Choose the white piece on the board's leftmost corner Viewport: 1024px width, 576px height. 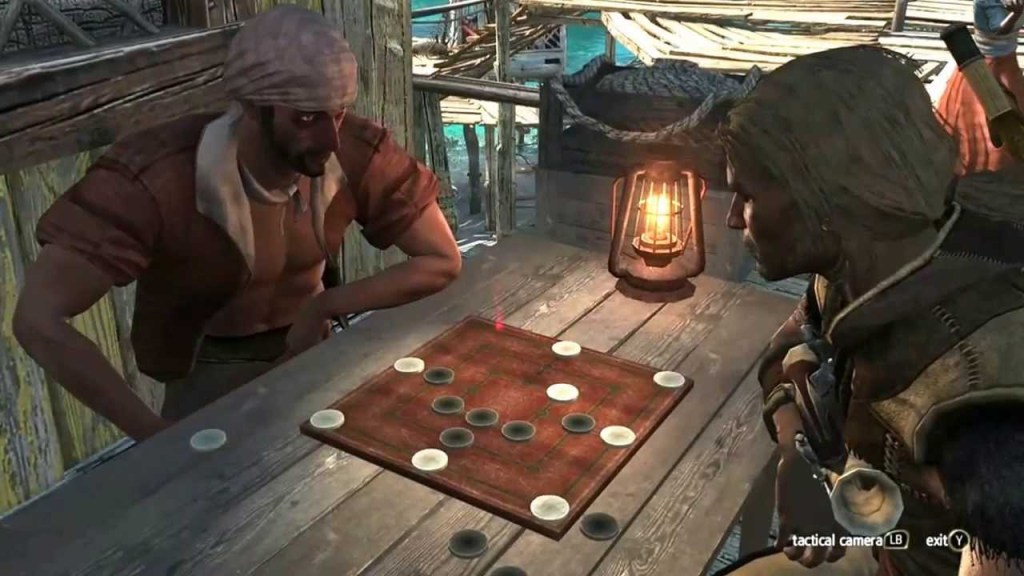[327, 419]
